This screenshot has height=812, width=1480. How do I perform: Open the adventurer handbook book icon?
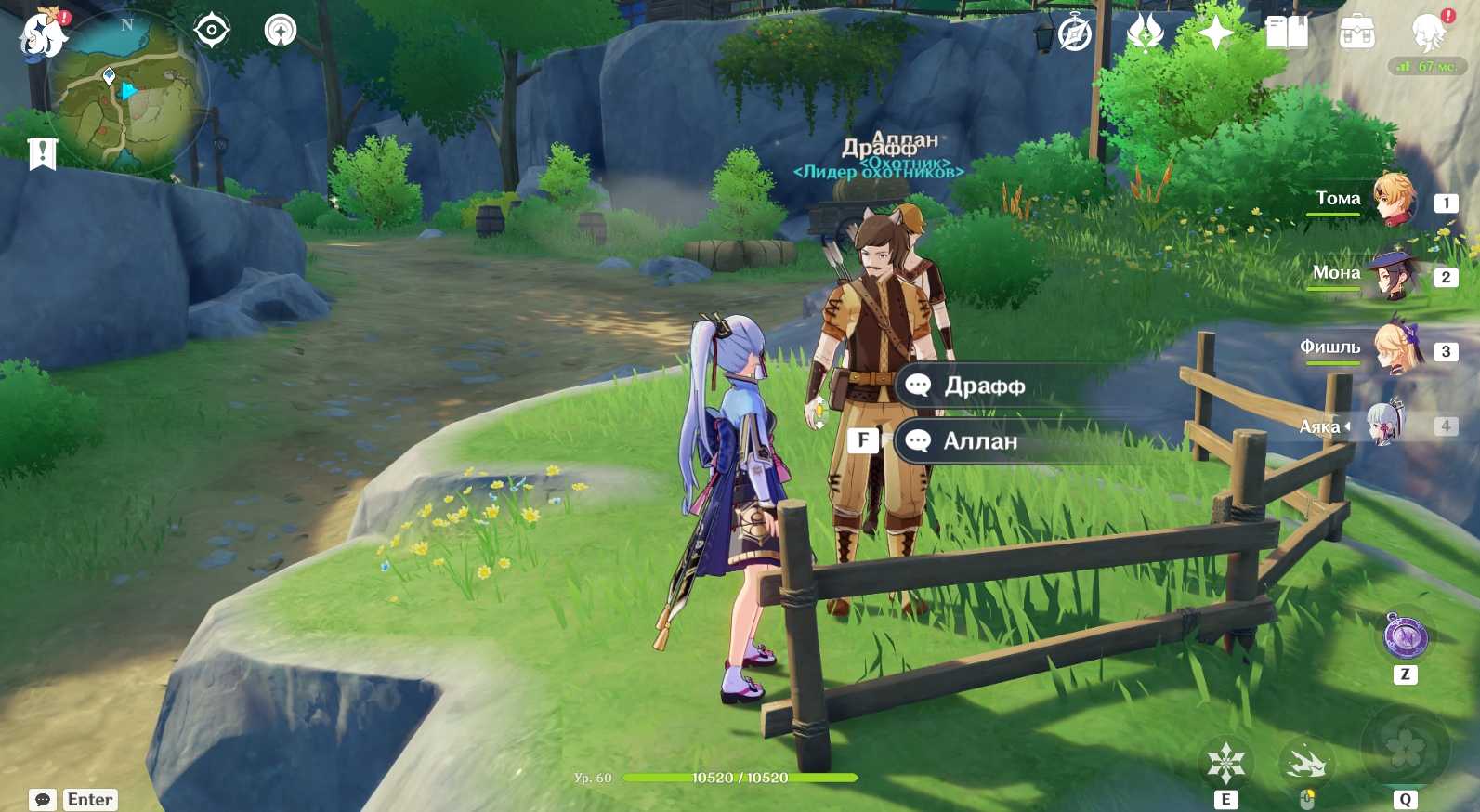pyautogui.click(x=1287, y=34)
